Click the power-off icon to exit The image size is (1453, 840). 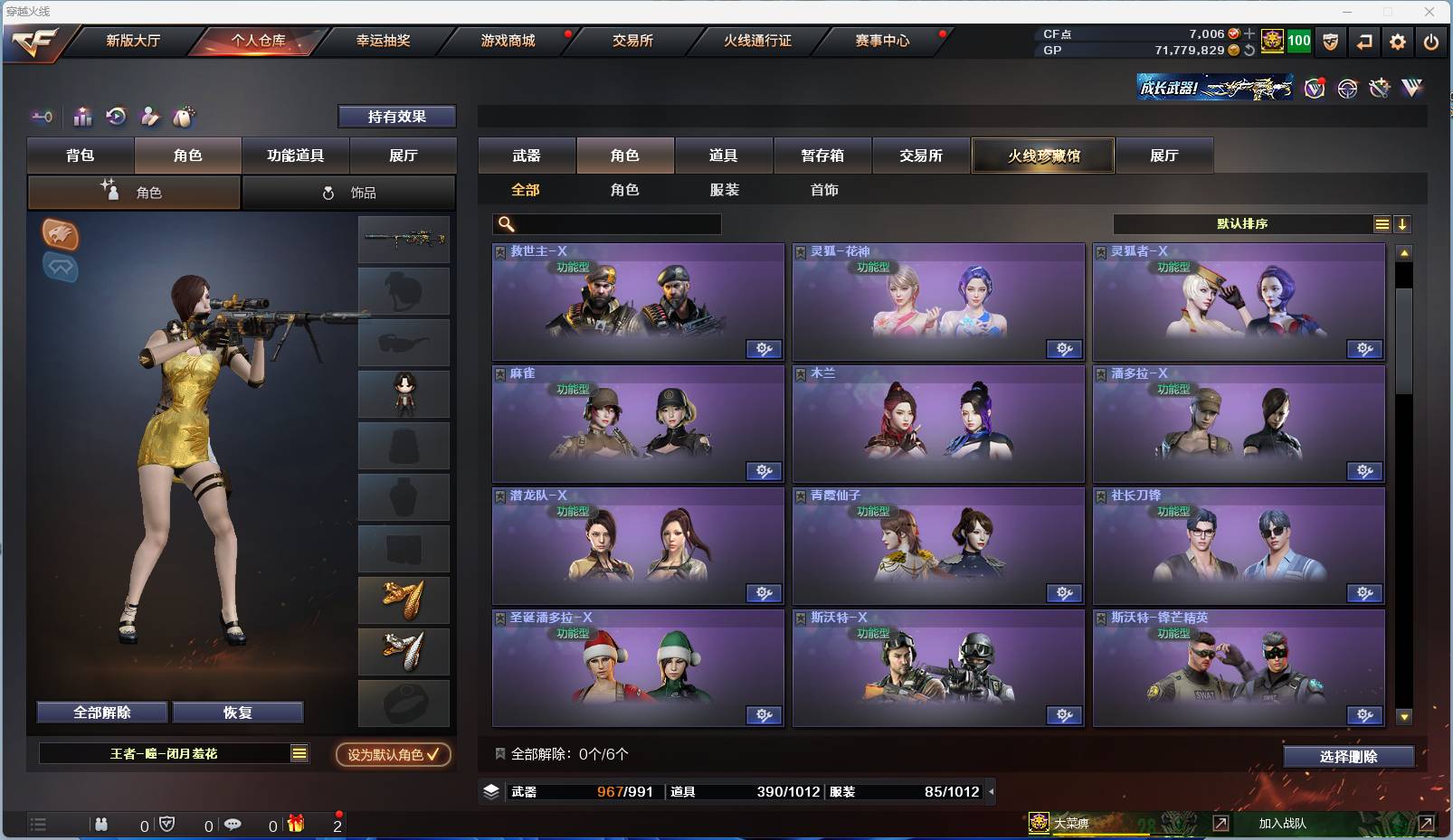[1431, 42]
